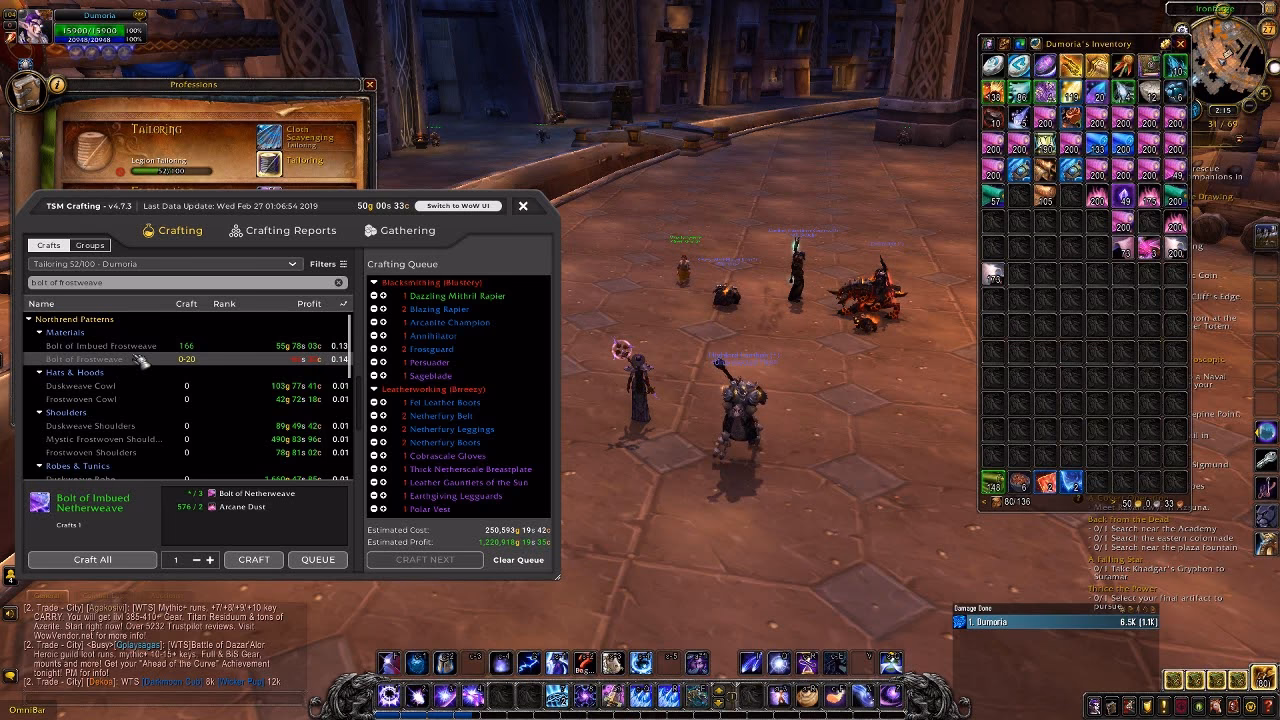Switch to the Groups tab
This screenshot has width=1280, height=720.
coord(90,245)
